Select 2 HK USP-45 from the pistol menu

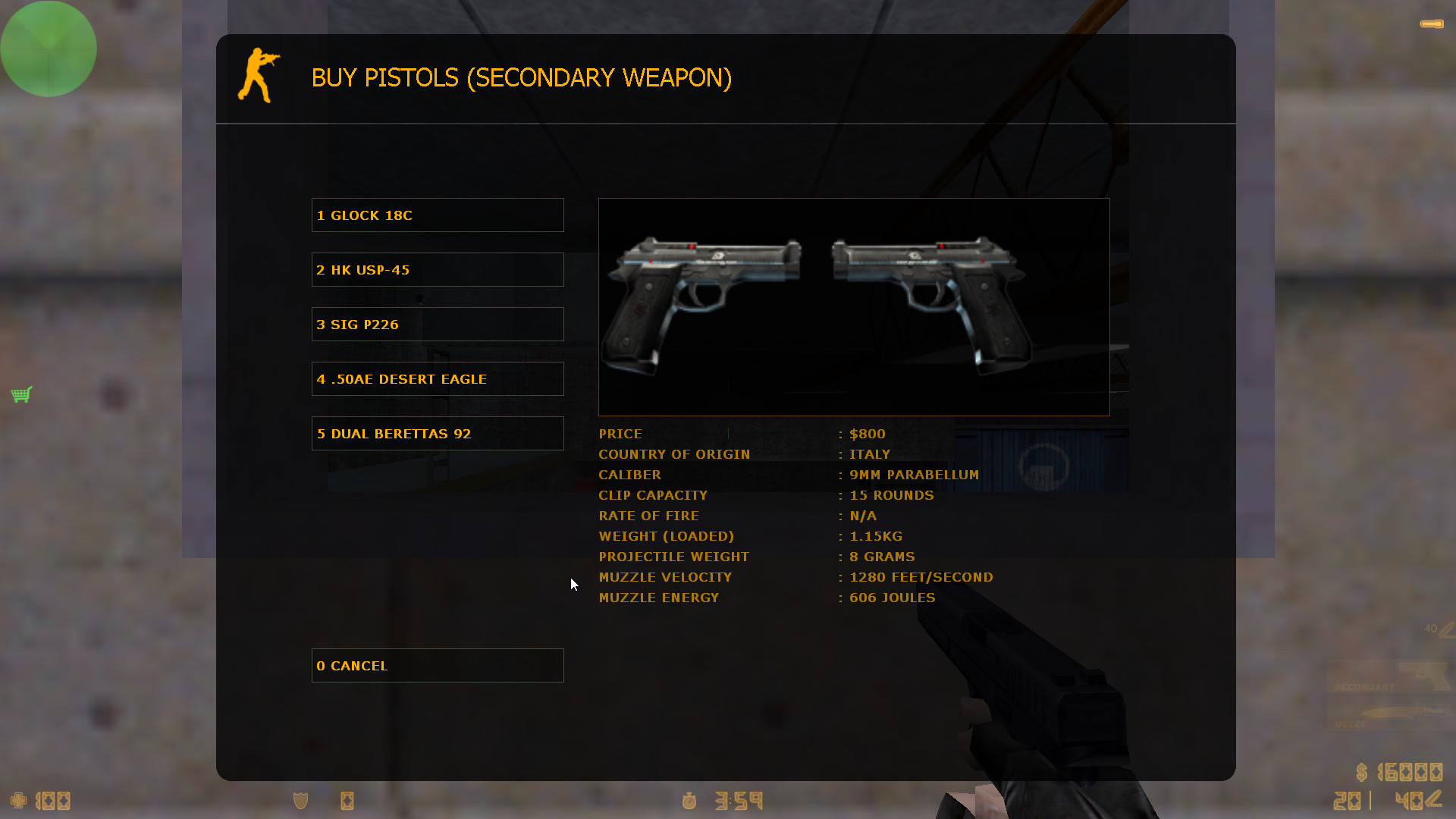pyautogui.click(x=438, y=269)
